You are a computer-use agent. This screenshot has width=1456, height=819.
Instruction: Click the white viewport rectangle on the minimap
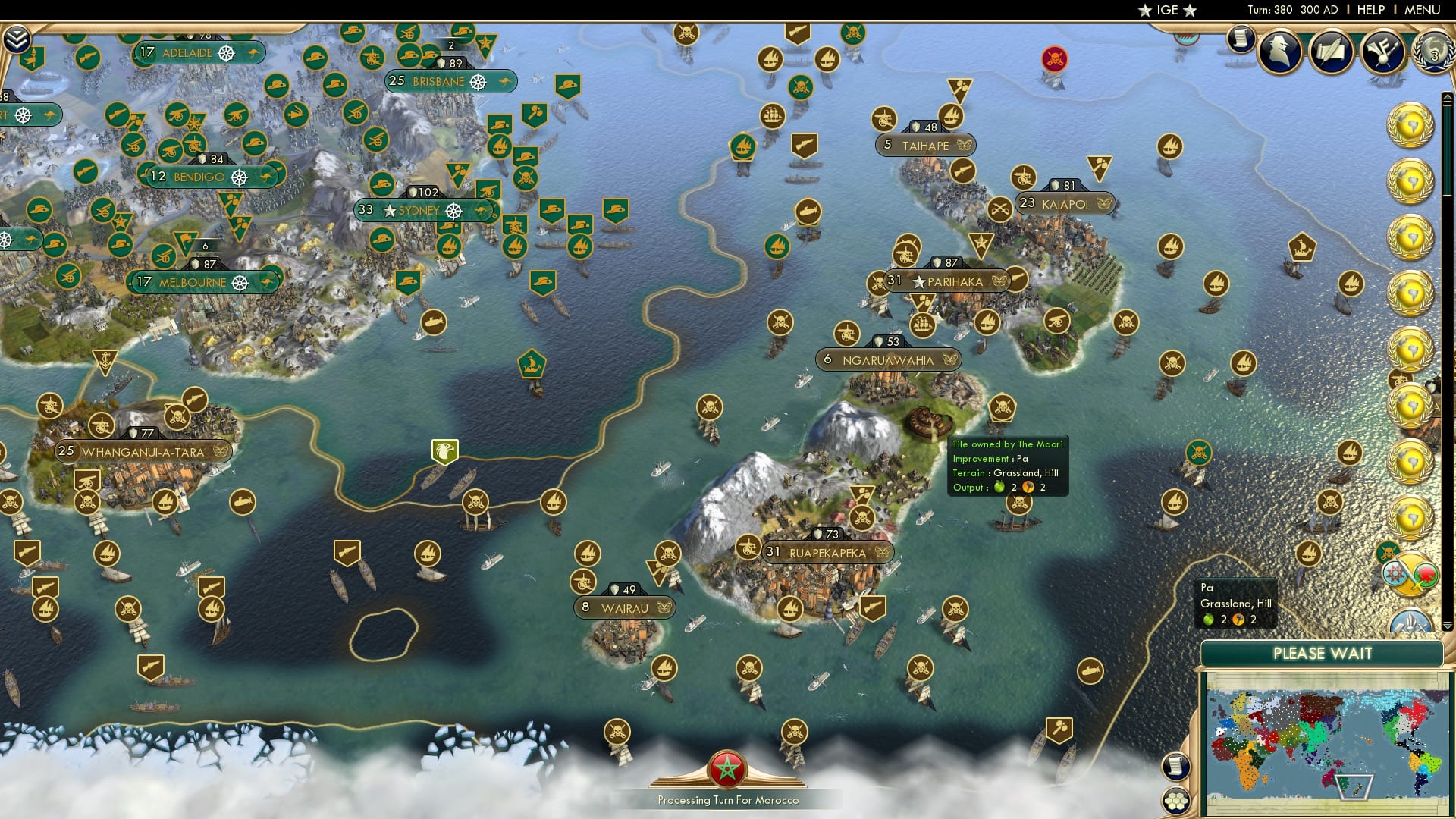[1354, 787]
